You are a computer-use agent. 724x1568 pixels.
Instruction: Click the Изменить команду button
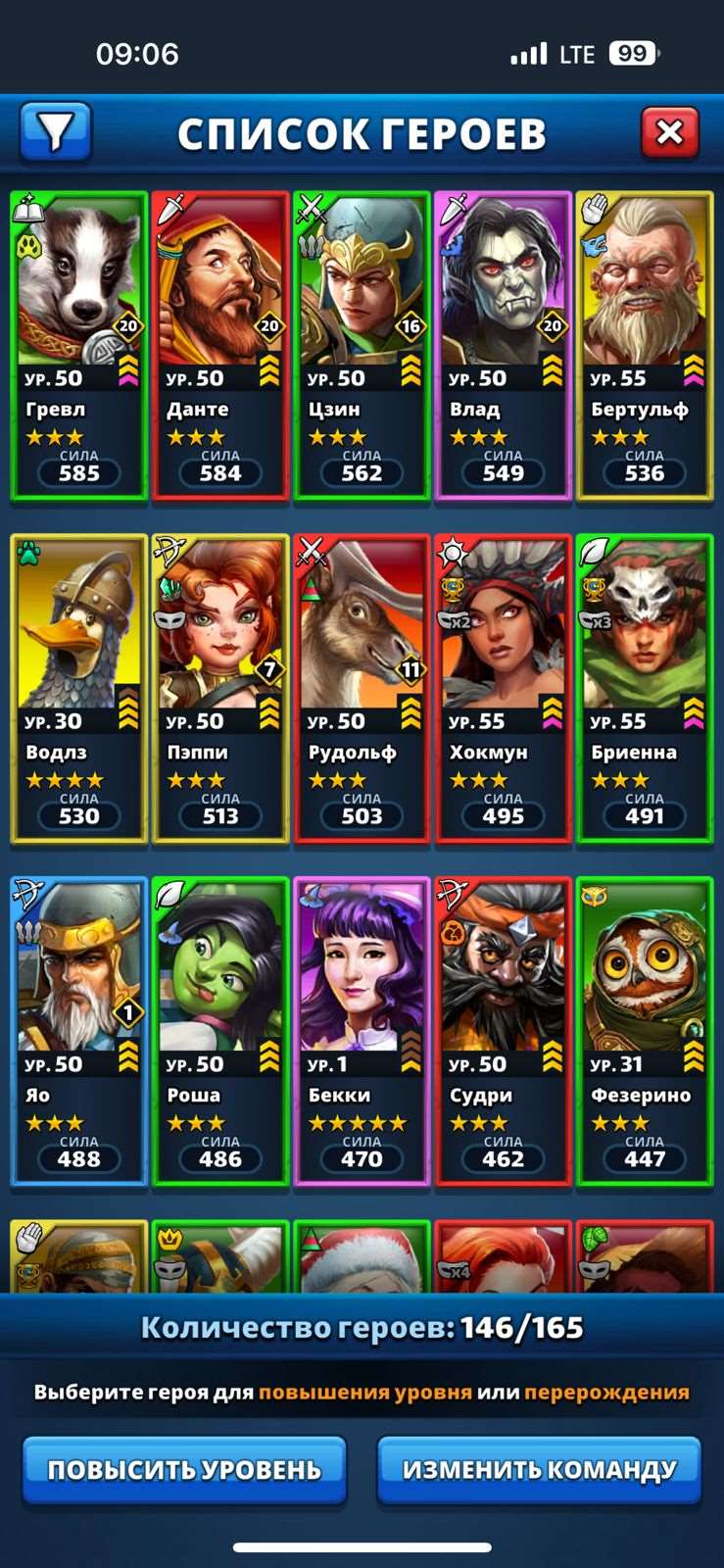click(x=539, y=1469)
